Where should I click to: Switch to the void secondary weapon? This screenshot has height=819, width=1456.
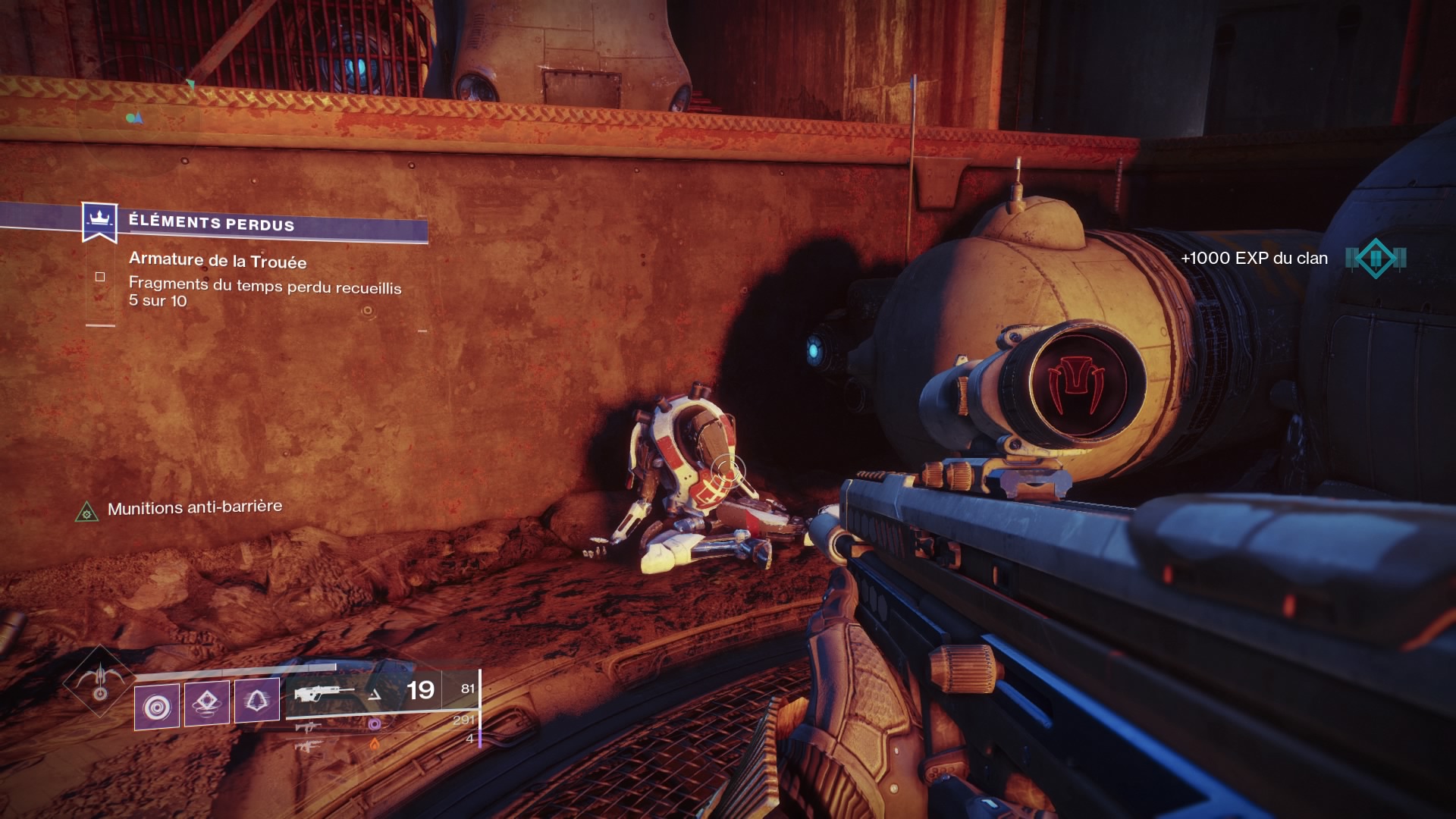[309, 726]
